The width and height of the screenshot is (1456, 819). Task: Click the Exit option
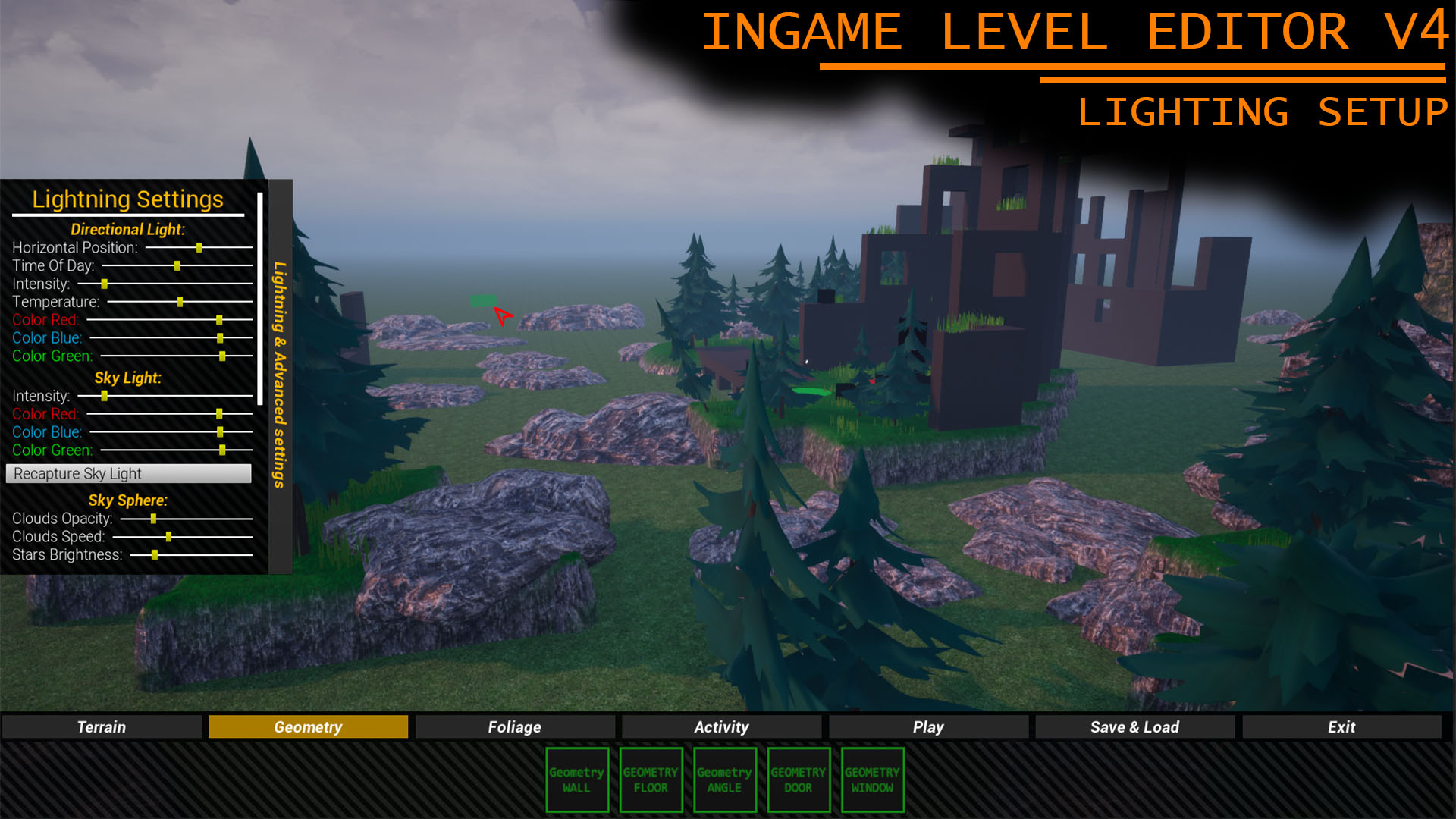[1341, 726]
